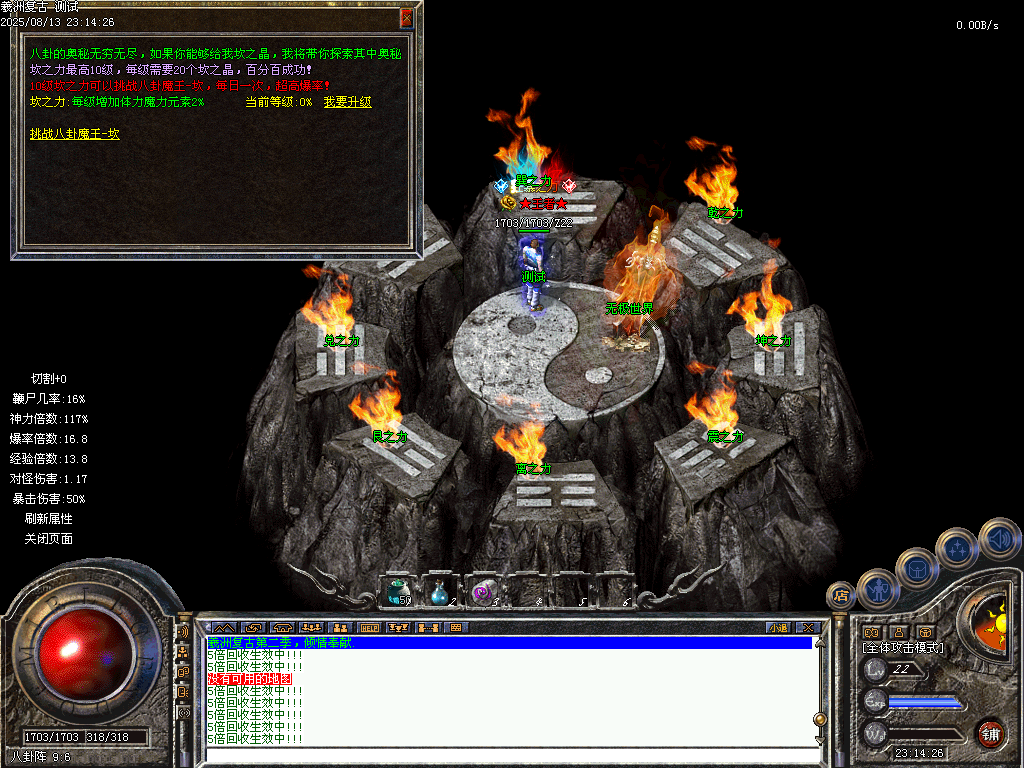Close the NPC dialogue window

pos(406,18)
